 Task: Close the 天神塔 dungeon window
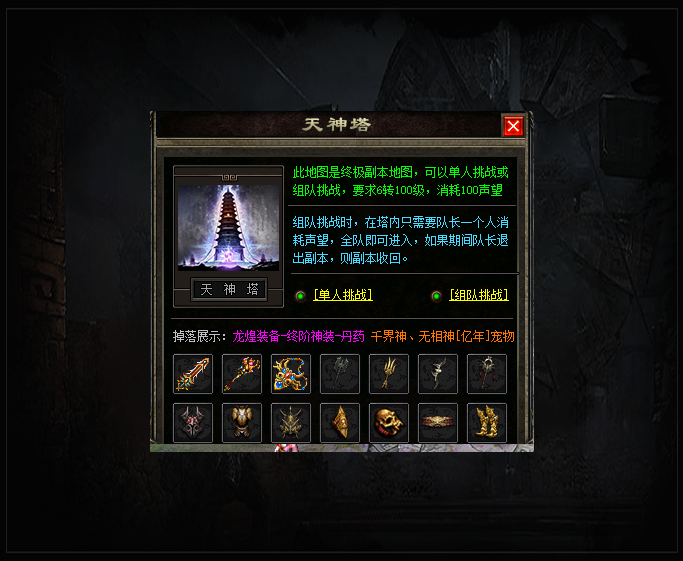pyautogui.click(x=513, y=126)
